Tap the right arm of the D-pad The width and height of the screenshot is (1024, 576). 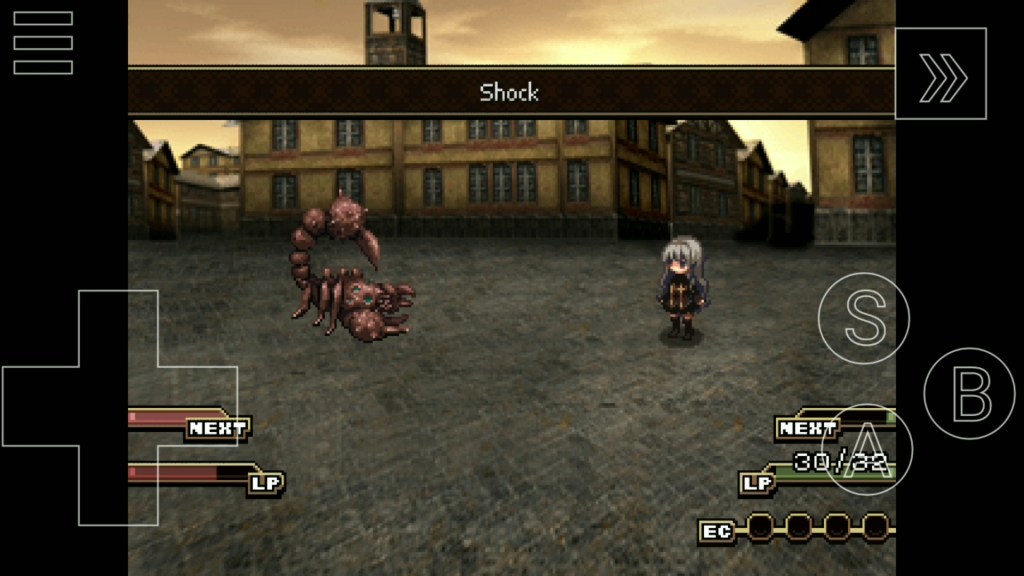pos(198,407)
